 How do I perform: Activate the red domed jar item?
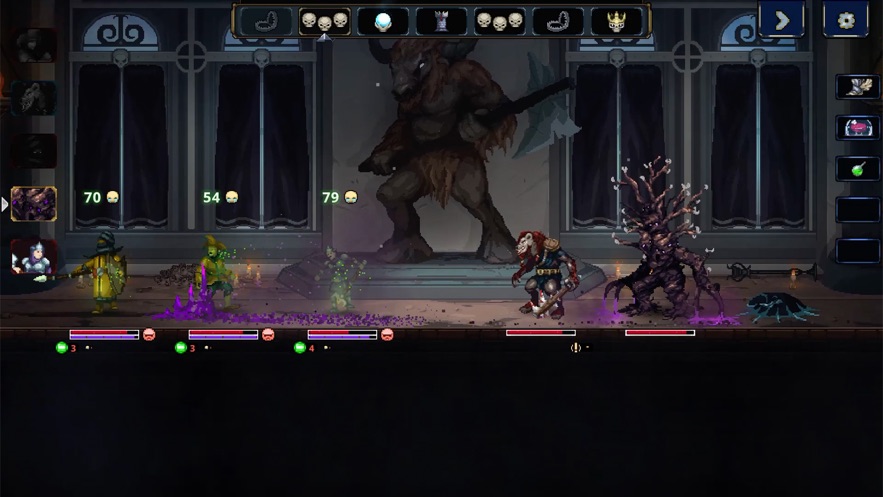pos(857,127)
